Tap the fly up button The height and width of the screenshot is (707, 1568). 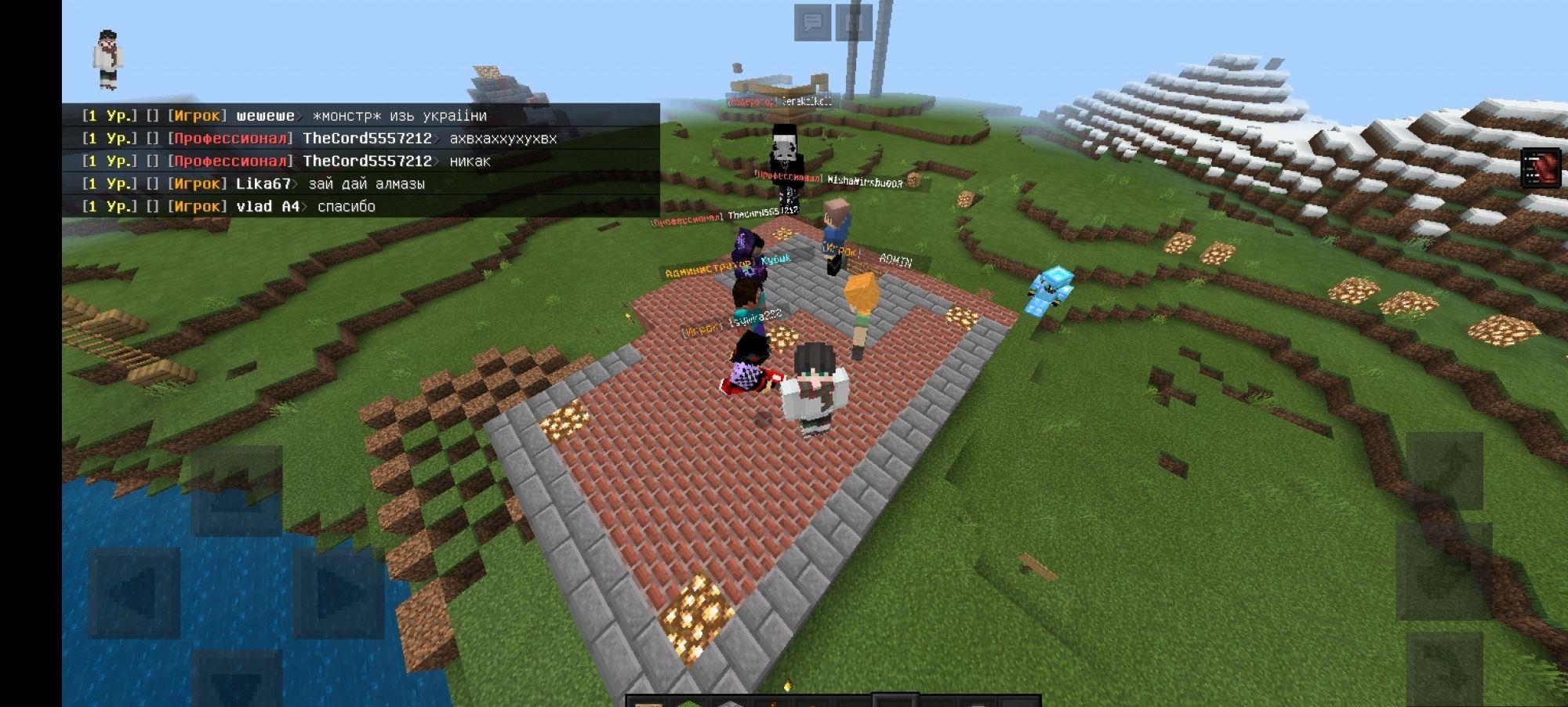point(1443,470)
